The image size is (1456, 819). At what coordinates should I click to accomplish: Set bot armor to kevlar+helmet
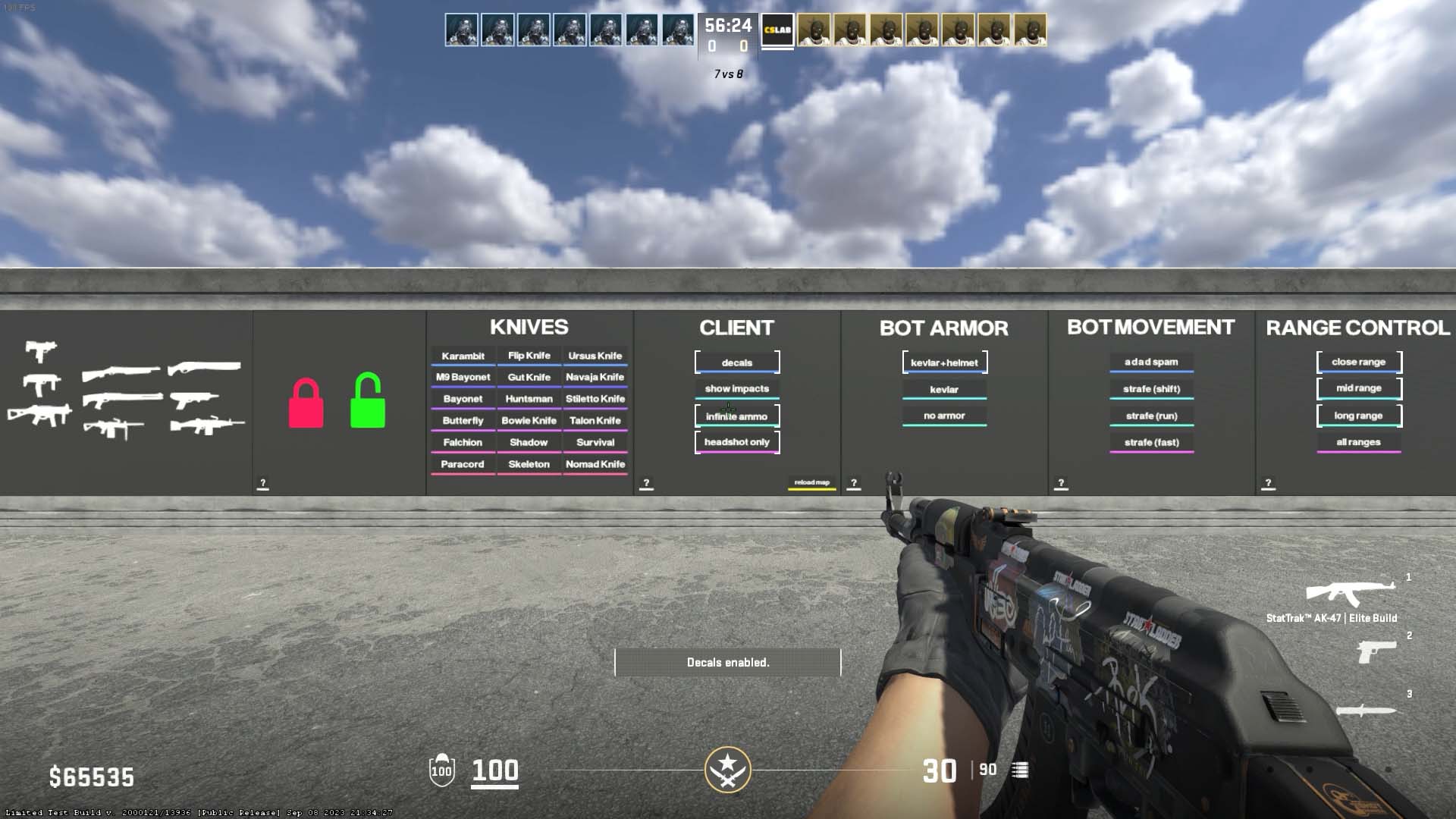tap(944, 362)
